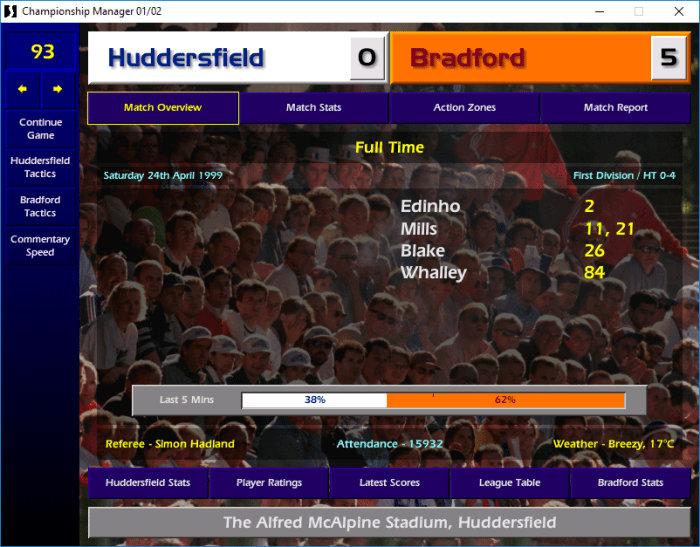This screenshot has width=700, height=547.
Task: Switch to the Match Stats tab
Action: [314, 108]
